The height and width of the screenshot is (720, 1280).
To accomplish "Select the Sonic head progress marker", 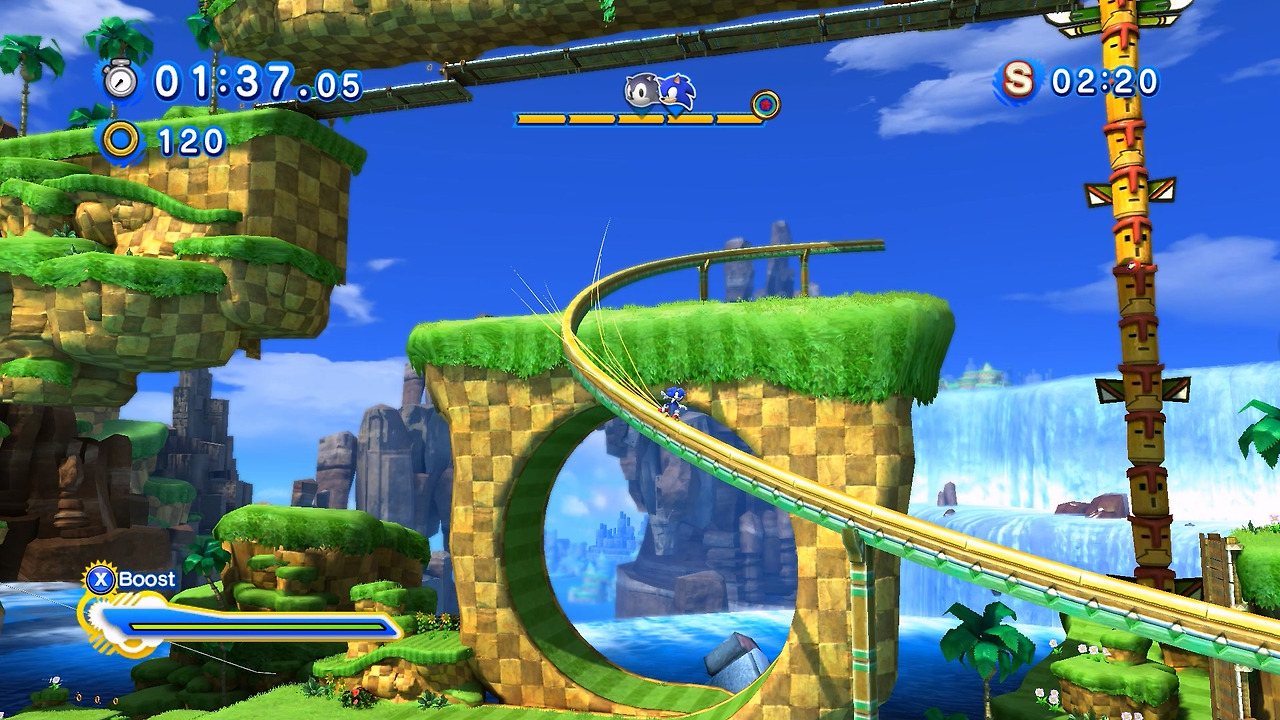I will [x=677, y=93].
